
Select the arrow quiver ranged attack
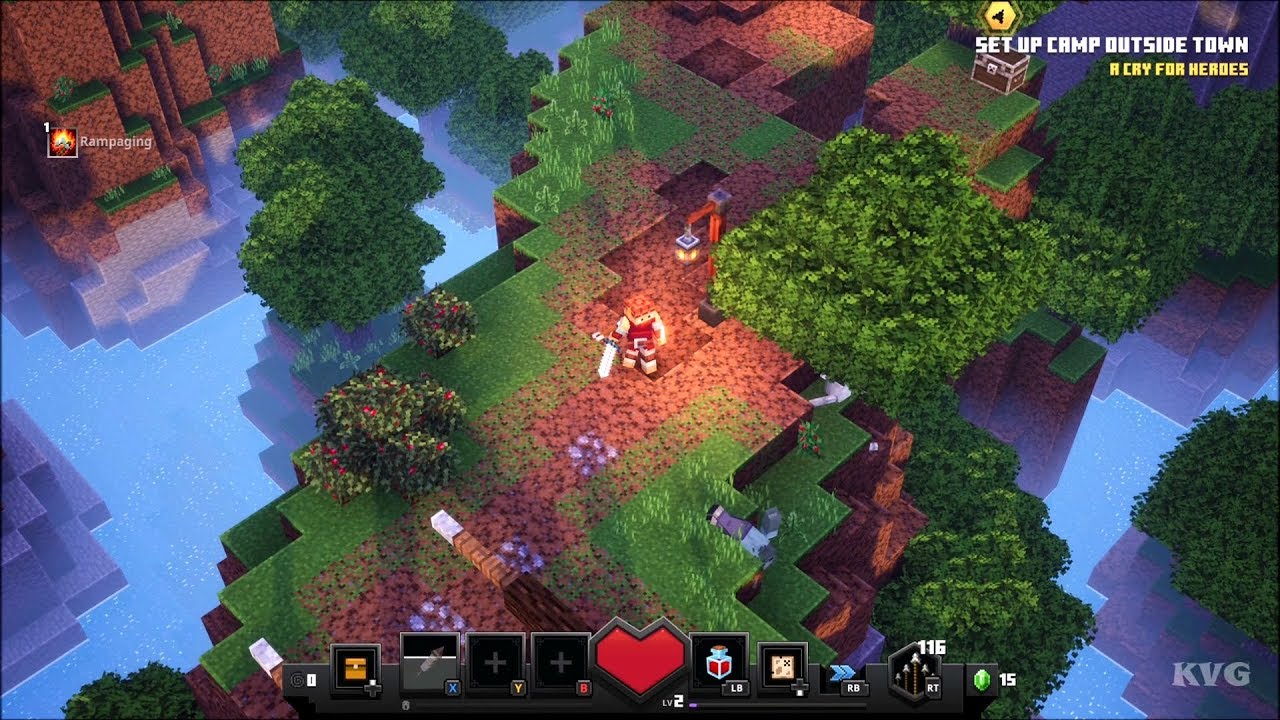915,671
